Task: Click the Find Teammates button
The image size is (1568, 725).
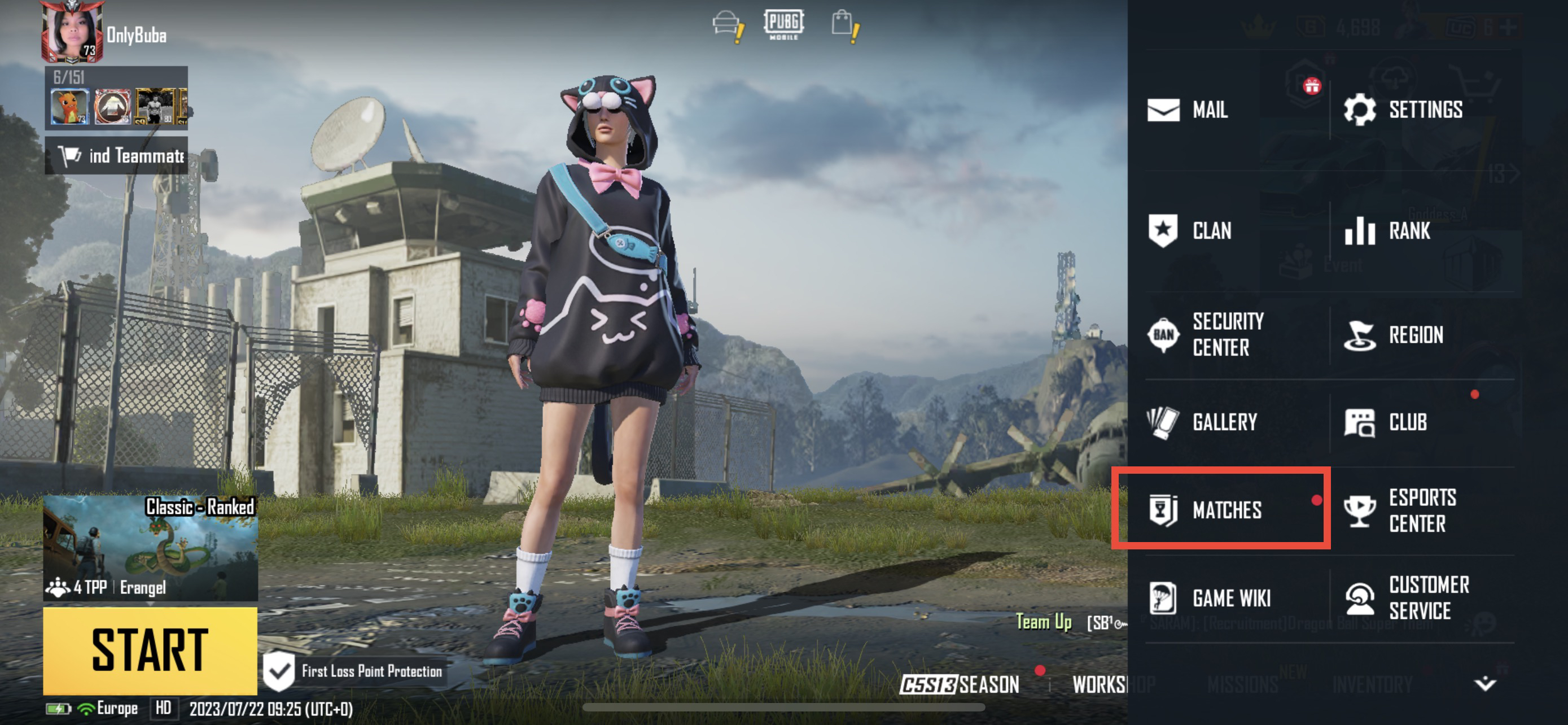Action: tap(116, 156)
